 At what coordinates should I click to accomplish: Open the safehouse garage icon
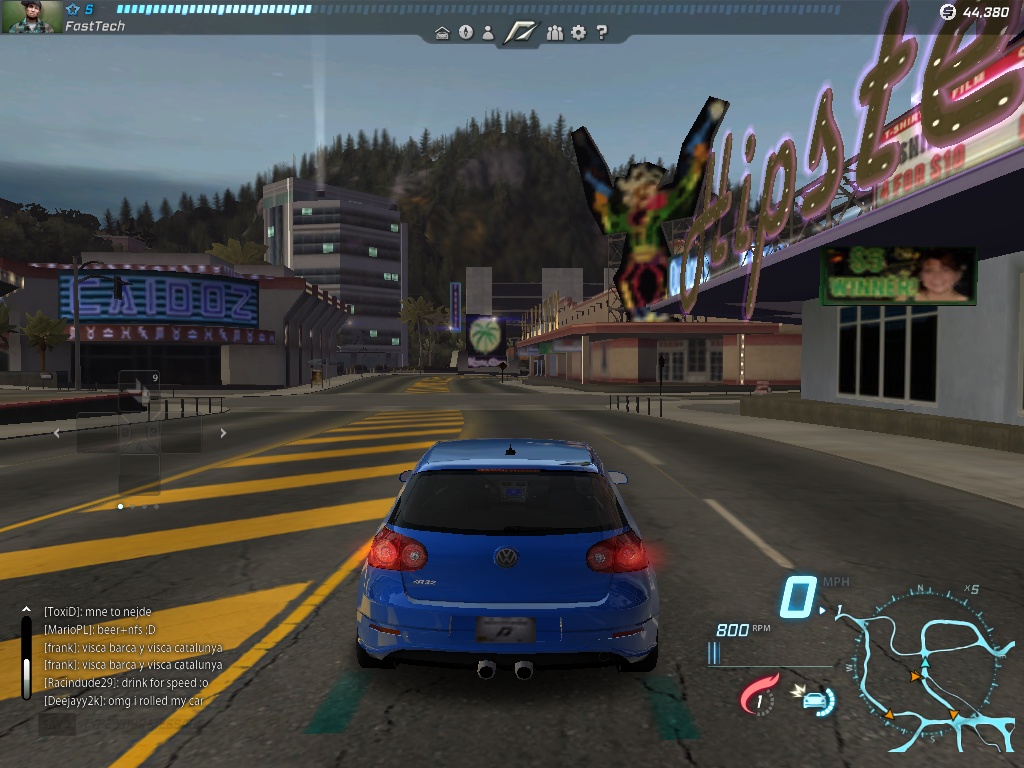[442, 33]
